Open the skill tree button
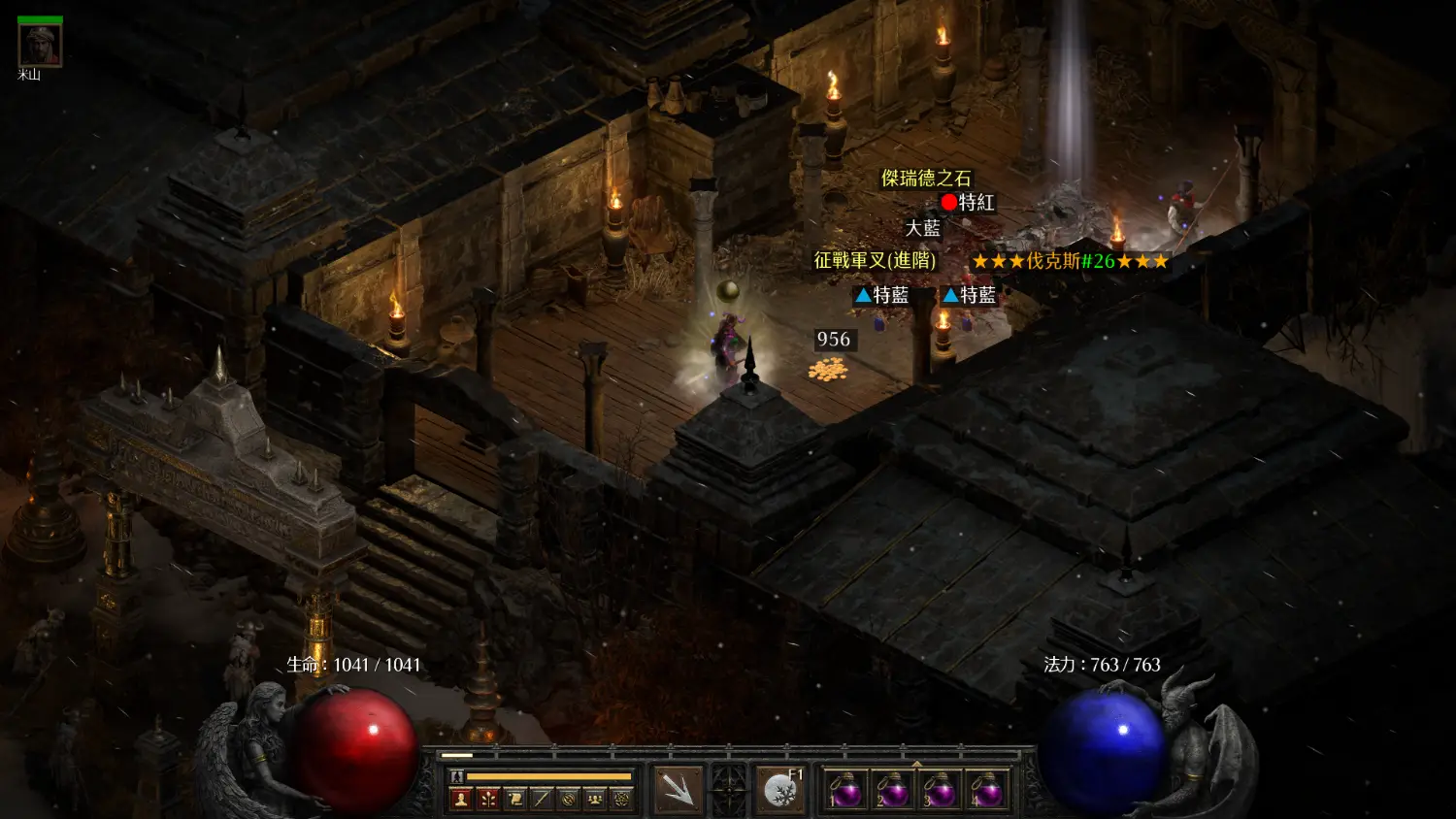 488,799
